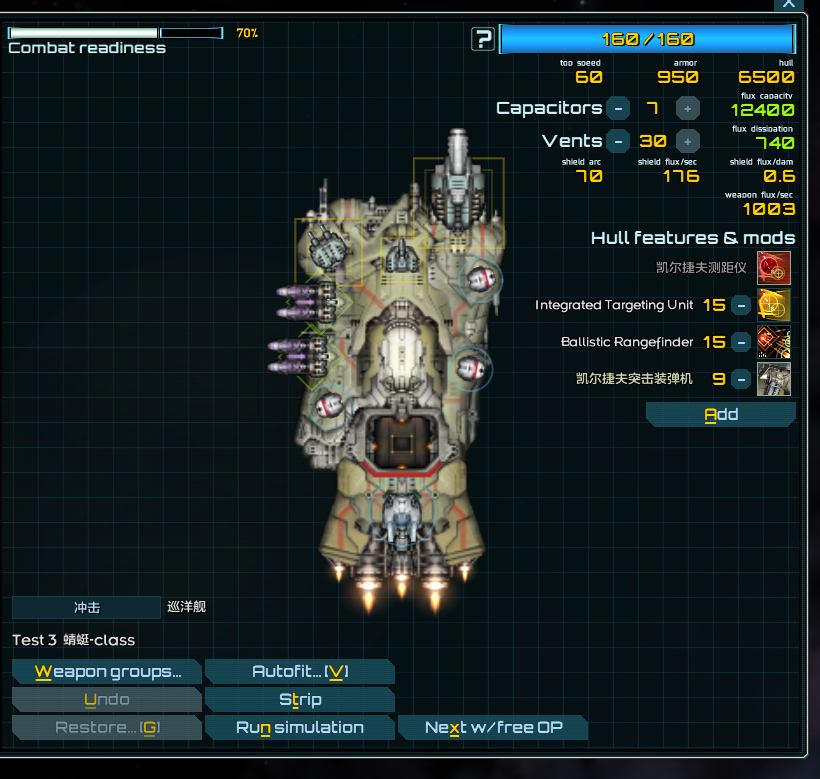Strip all weapons from the ship
Viewport: 820px width, 779px height.
pyautogui.click(x=299, y=700)
